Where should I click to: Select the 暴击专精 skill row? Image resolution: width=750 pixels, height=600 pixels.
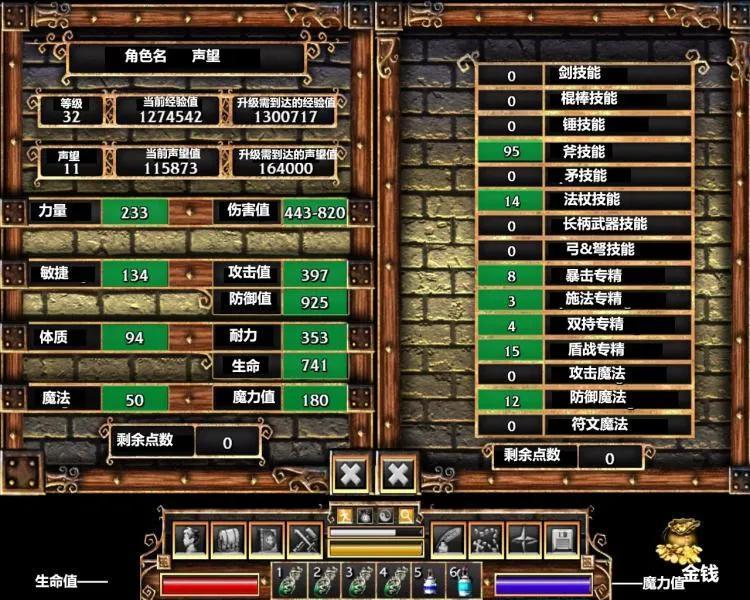coord(583,275)
